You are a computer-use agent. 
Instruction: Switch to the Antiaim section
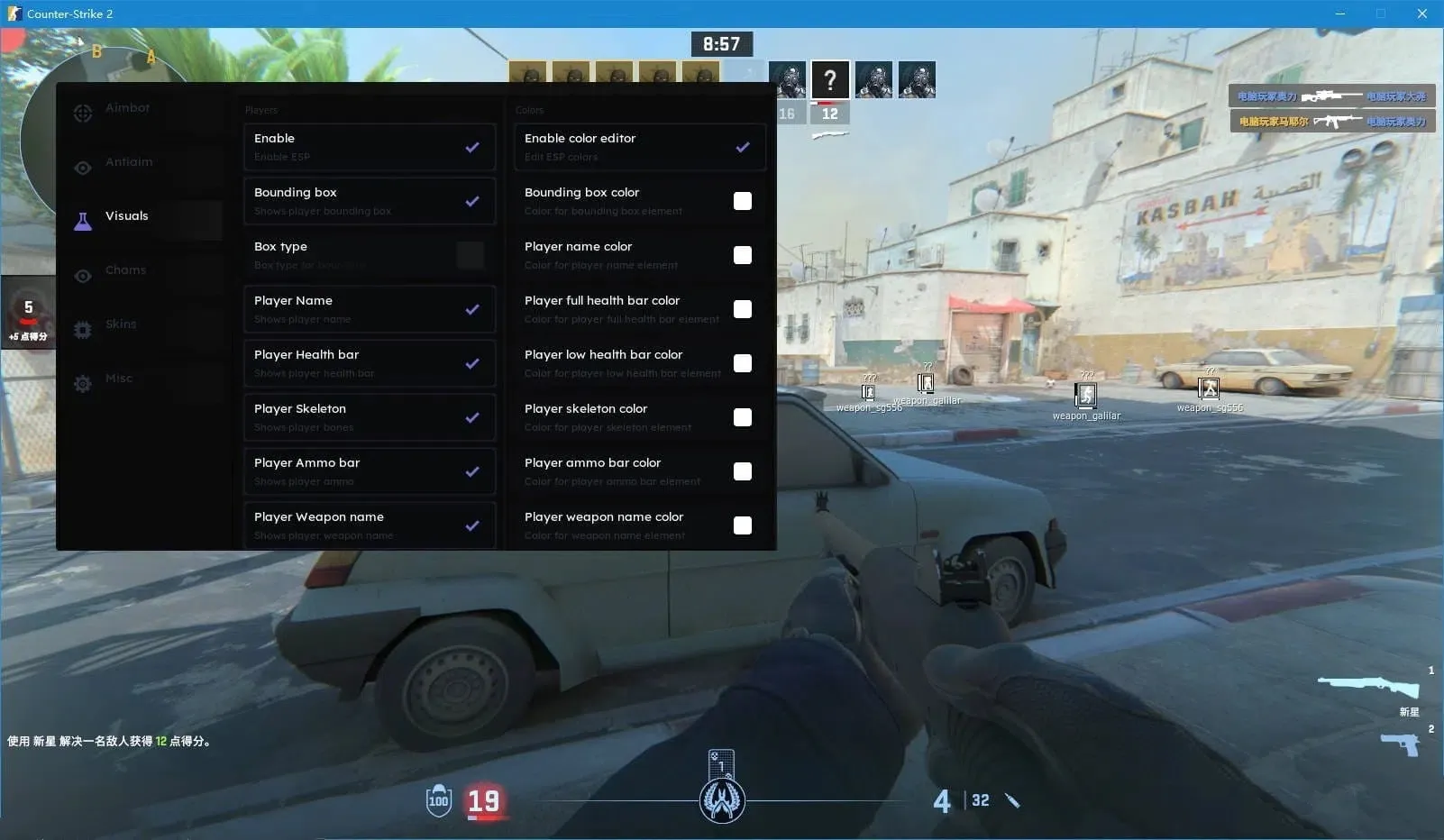click(x=128, y=162)
